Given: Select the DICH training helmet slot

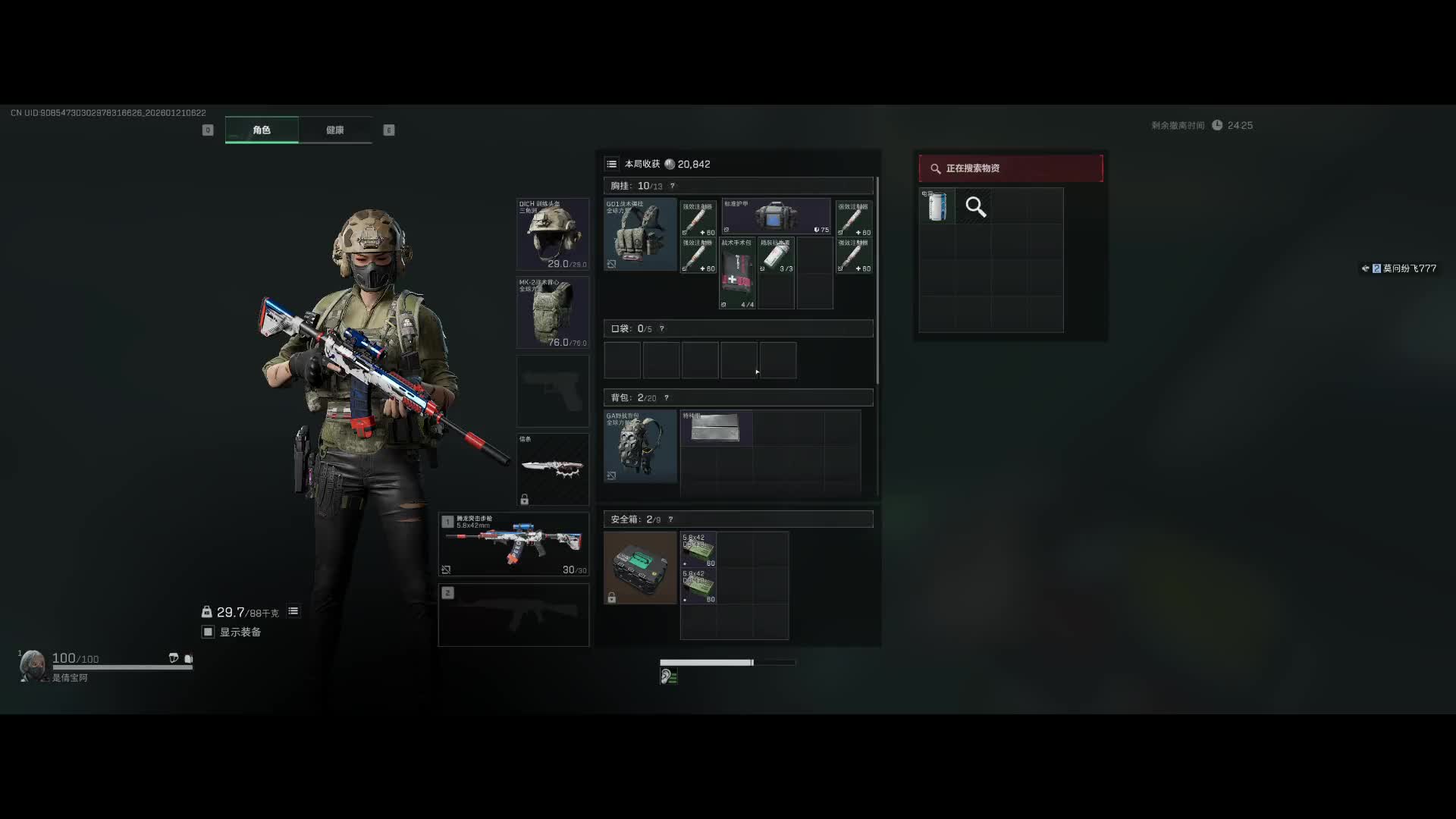Looking at the screenshot, I should tap(552, 234).
